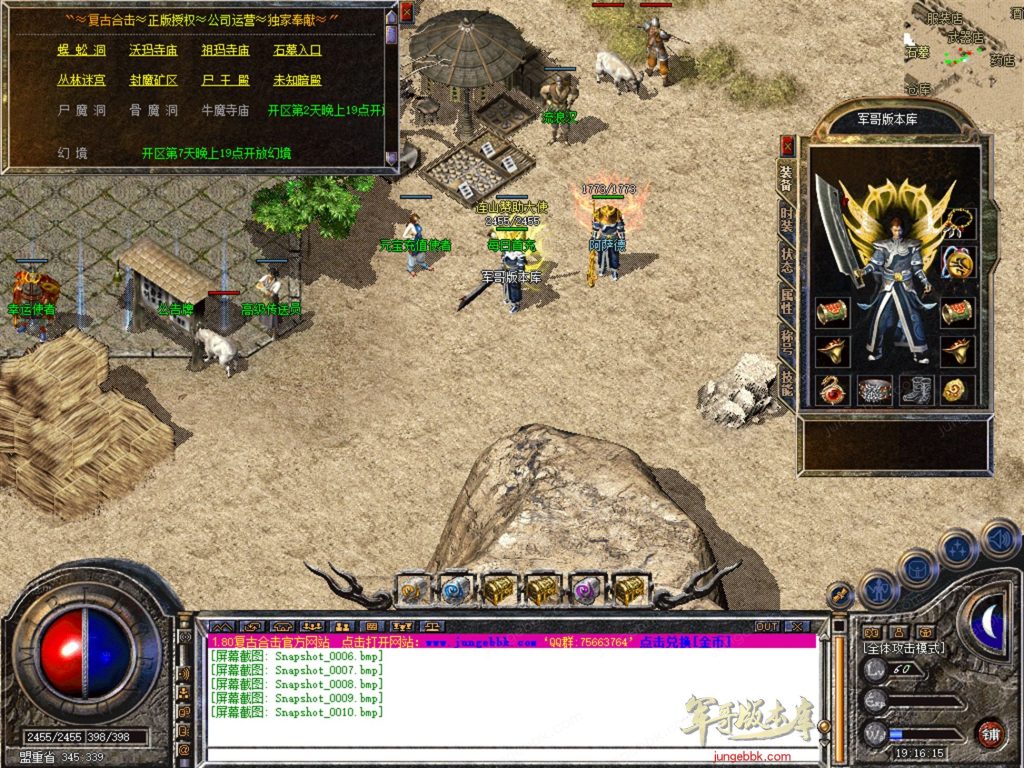Screen dimensions: 1024x768
Task: Choose 未知暗殿 from the teleport list
Action: pos(297,80)
